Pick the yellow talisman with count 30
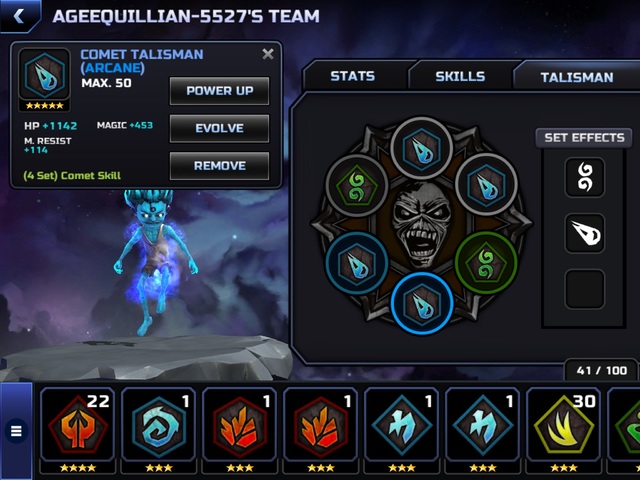The height and width of the screenshot is (480, 640). pyautogui.click(x=564, y=425)
